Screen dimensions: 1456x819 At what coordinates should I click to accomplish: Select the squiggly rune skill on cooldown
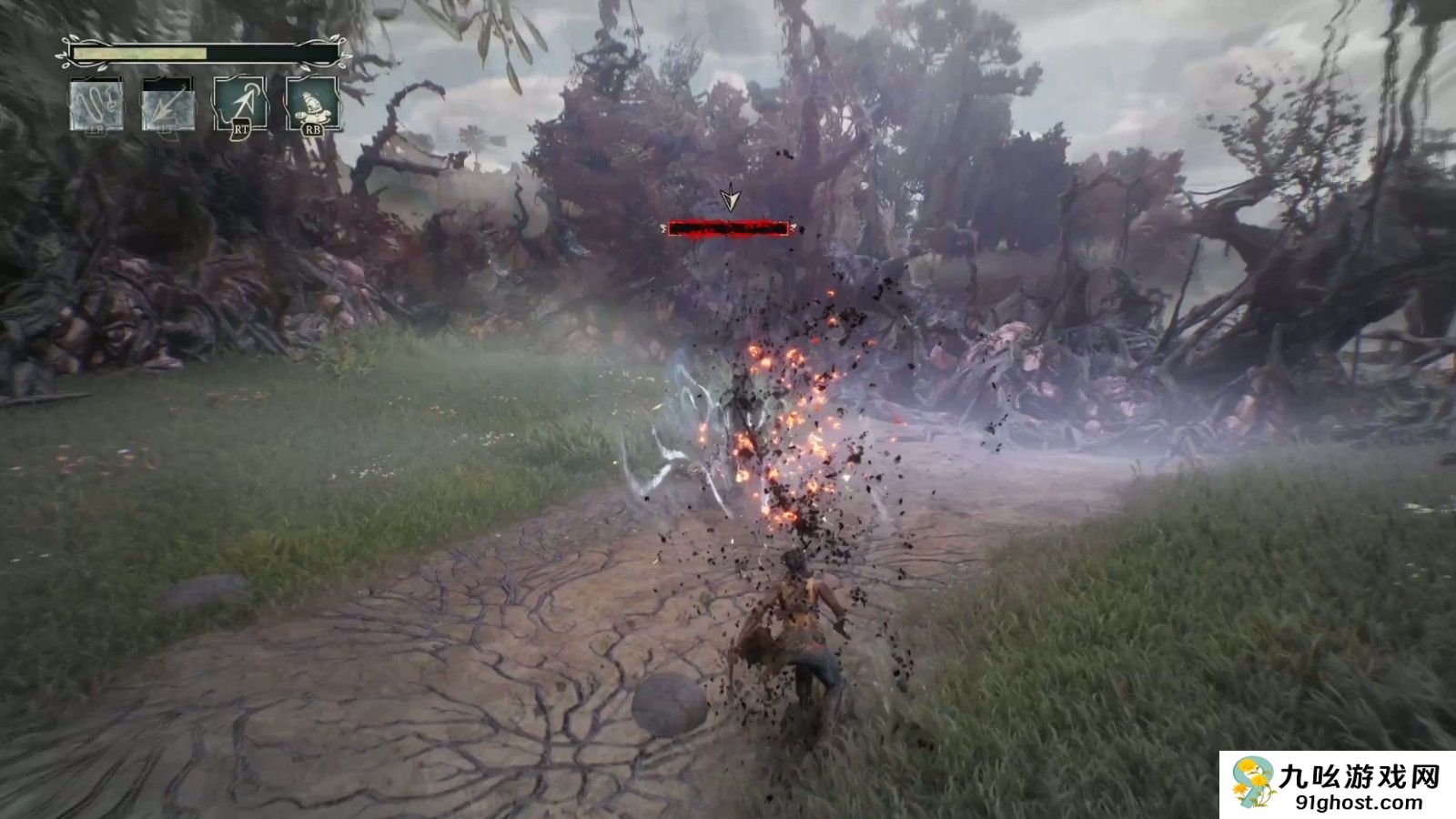point(96,105)
